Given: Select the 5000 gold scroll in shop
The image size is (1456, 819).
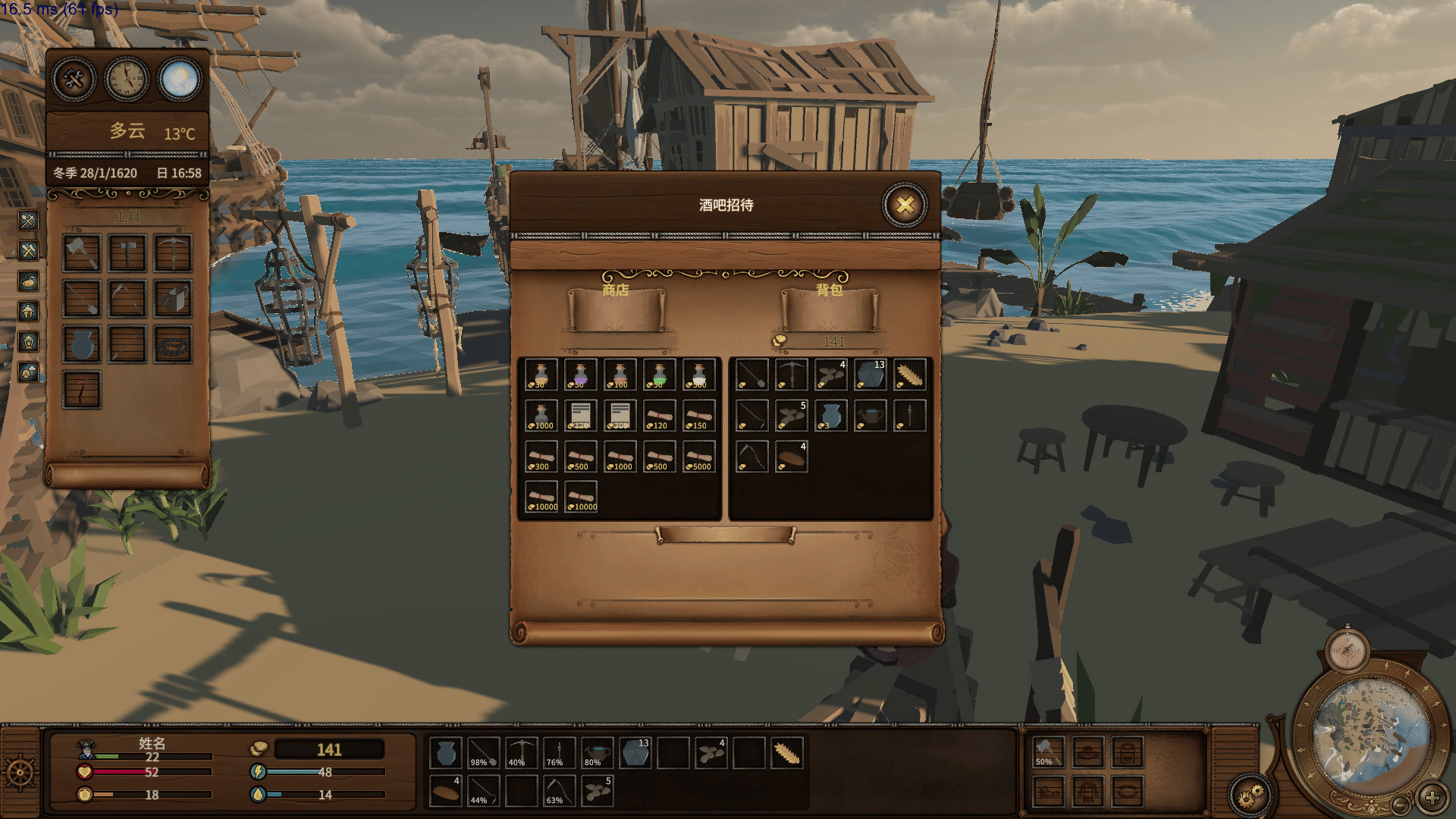Looking at the screenshot, I should click(699, 457).
